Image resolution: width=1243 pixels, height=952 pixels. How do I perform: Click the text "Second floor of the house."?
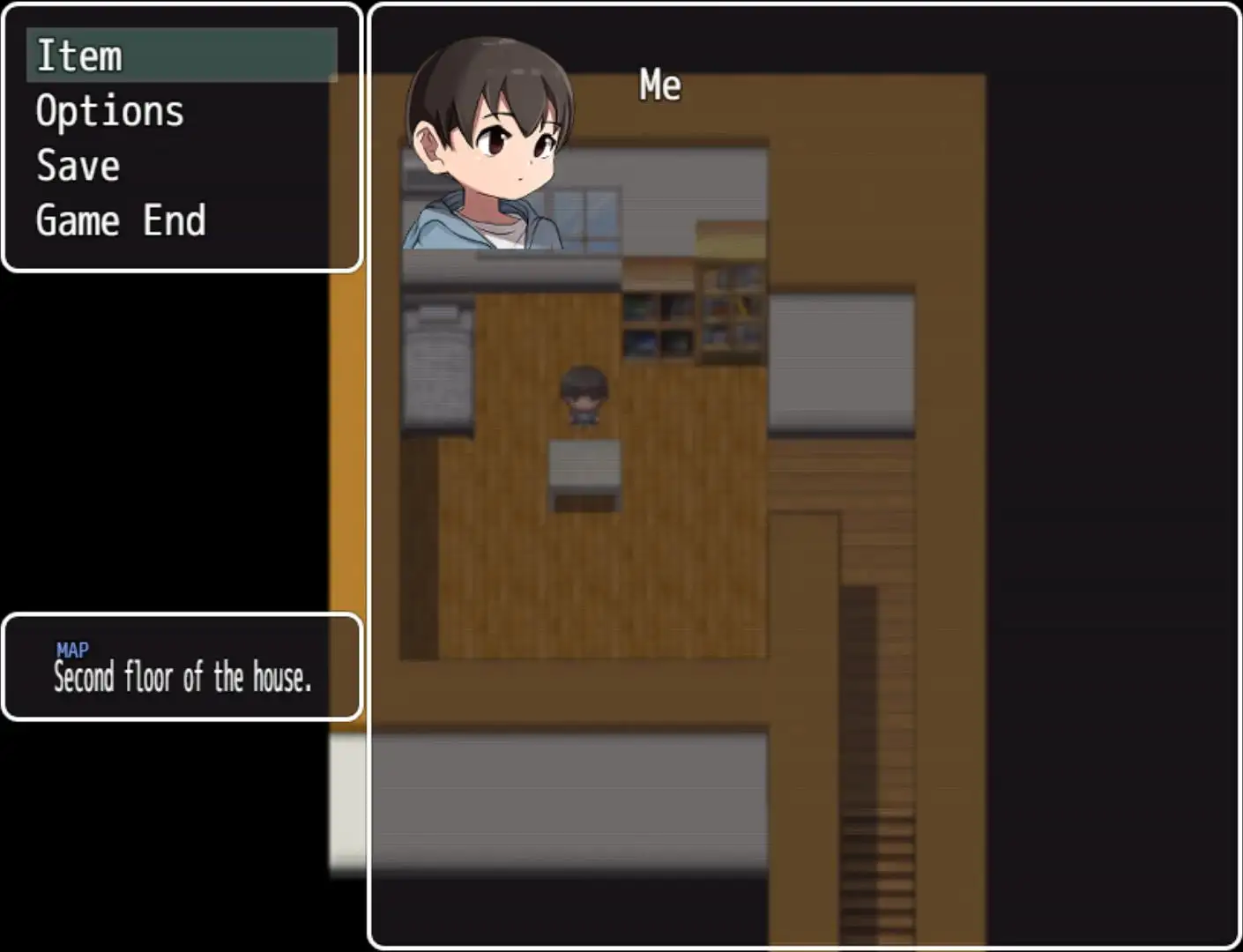pos(182,678)
